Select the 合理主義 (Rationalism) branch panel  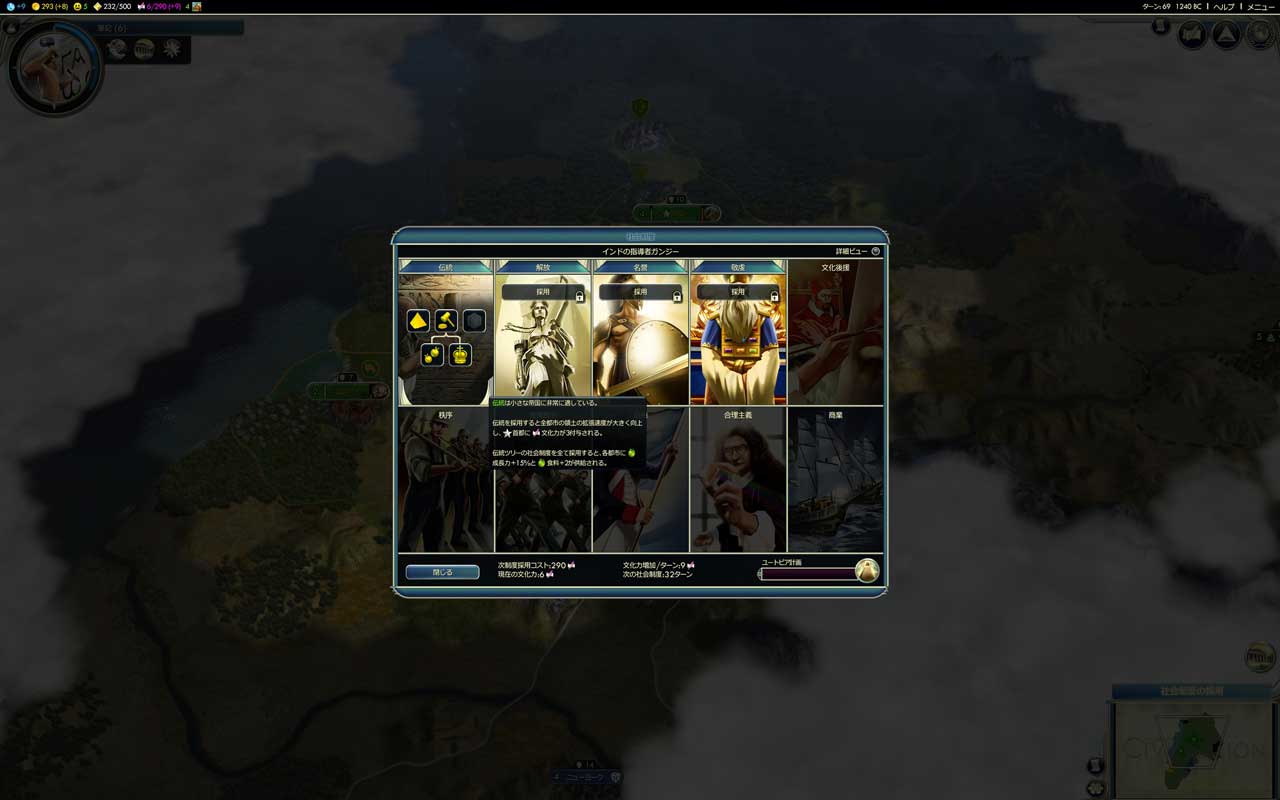[738, 480]
